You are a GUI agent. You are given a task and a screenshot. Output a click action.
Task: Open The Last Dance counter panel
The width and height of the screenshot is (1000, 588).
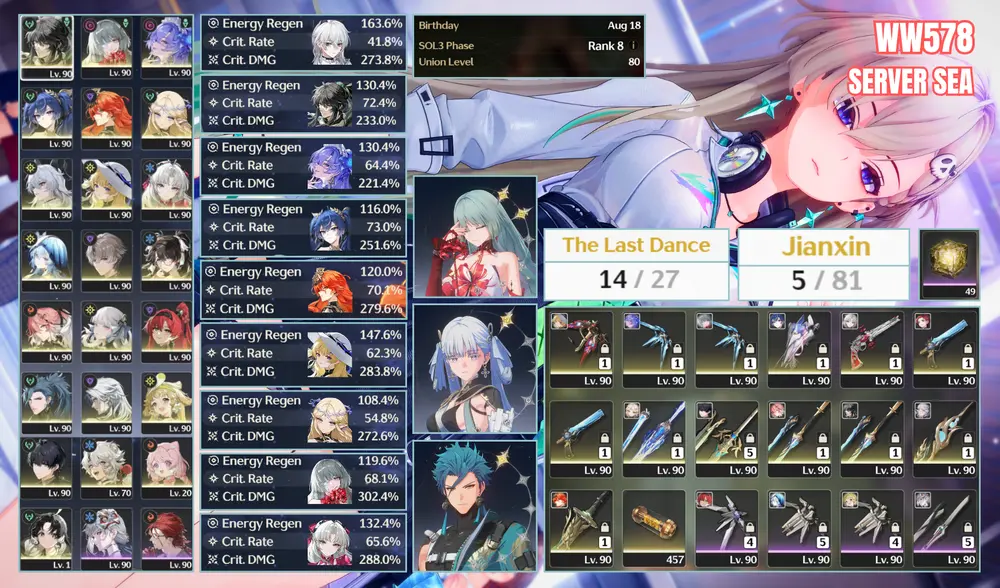[636, 264]
